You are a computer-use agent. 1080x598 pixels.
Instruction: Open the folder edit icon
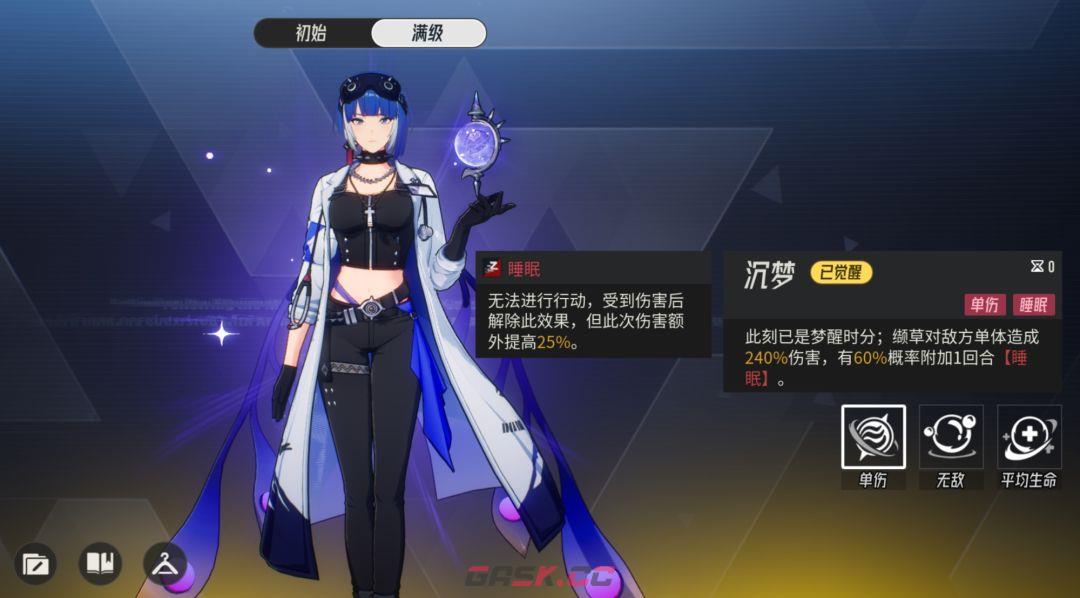point(35,564)
